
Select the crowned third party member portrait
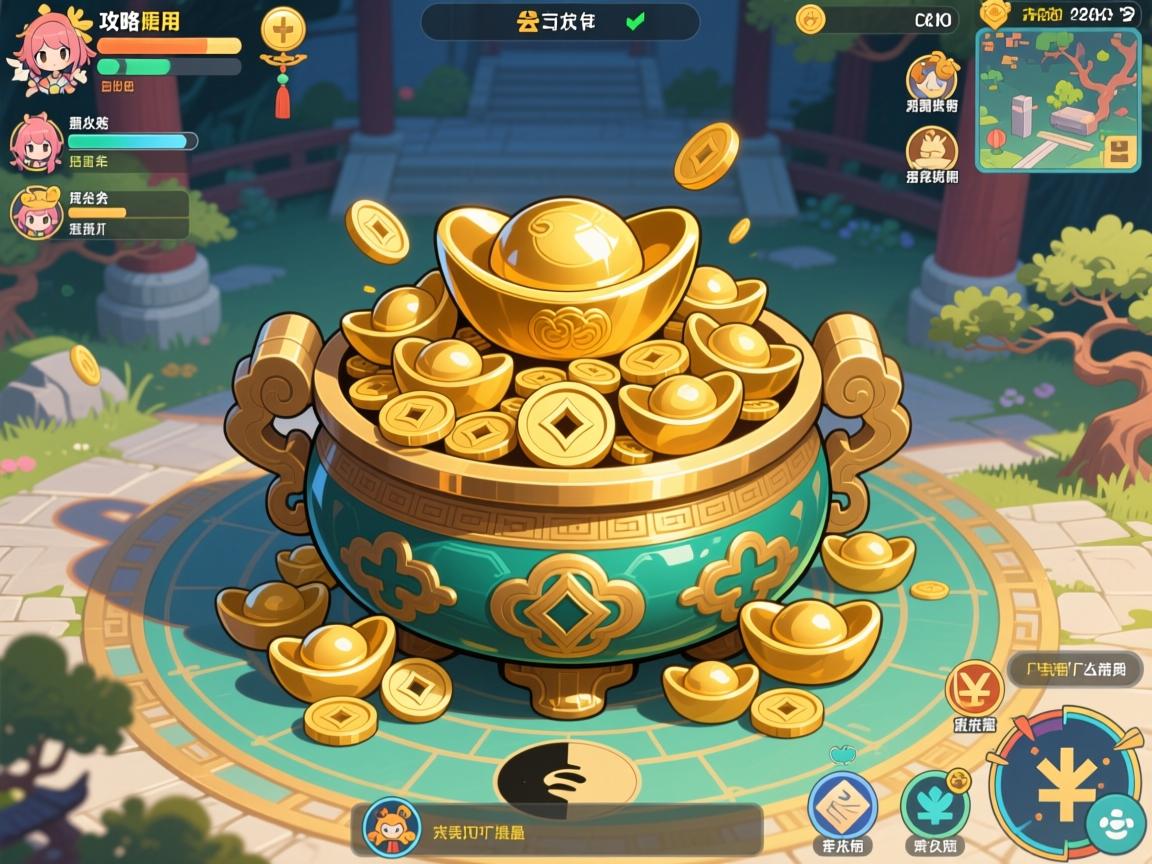click(x=37, y=211)
